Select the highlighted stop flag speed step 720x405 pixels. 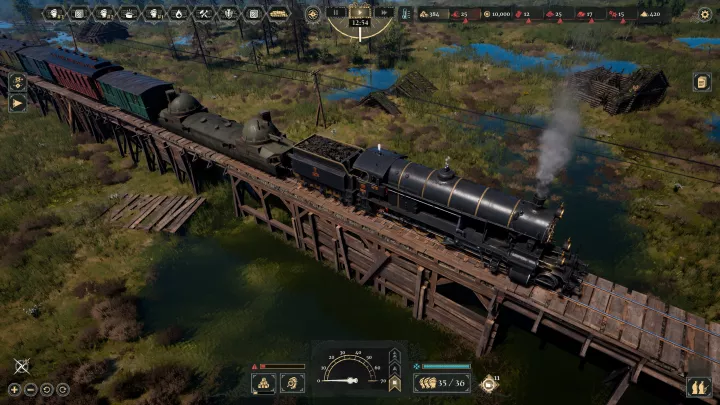click(394, 382)
